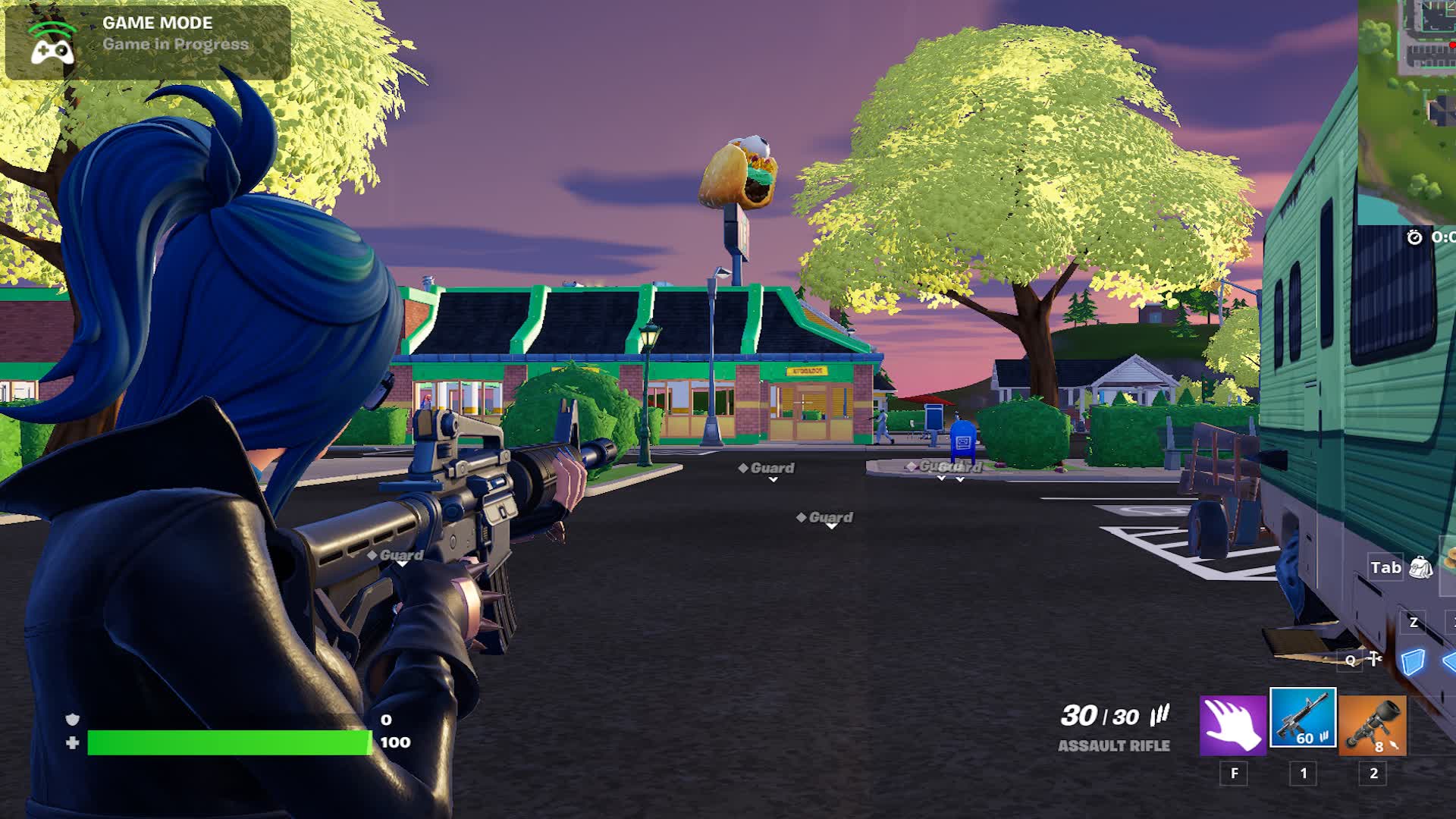Select the rocket launcher hotbar slot
Viewport: 1456px width, 819px height.
1373,726
